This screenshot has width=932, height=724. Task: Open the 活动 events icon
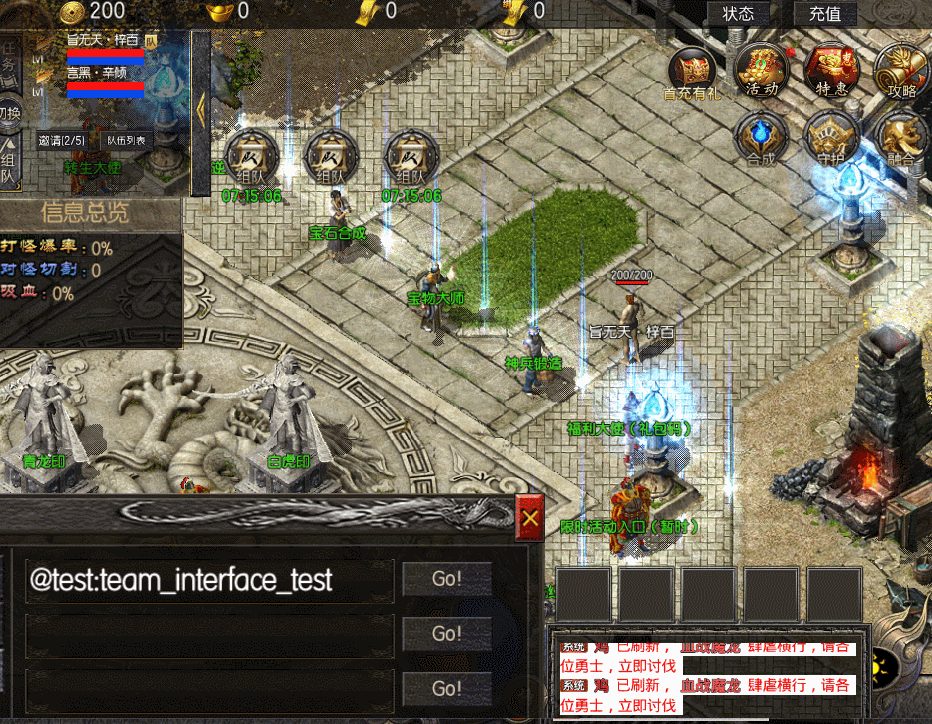tap(762, 70)
